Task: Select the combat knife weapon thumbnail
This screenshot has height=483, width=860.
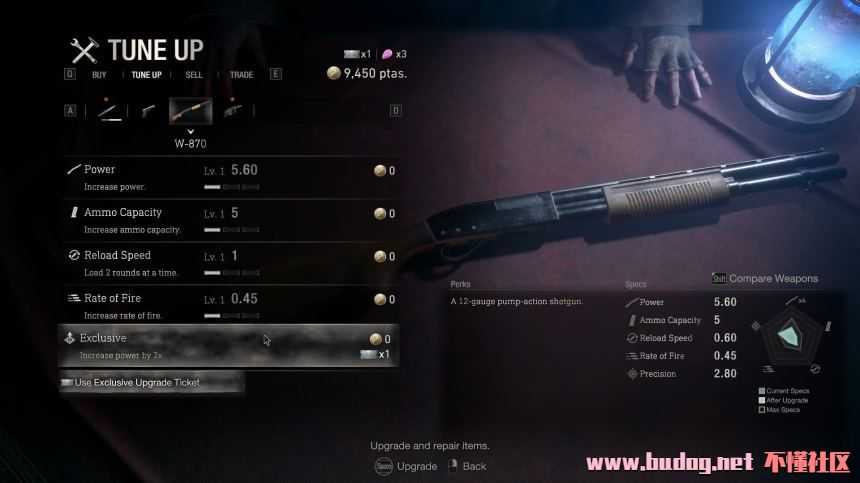Action: [110, 111]
